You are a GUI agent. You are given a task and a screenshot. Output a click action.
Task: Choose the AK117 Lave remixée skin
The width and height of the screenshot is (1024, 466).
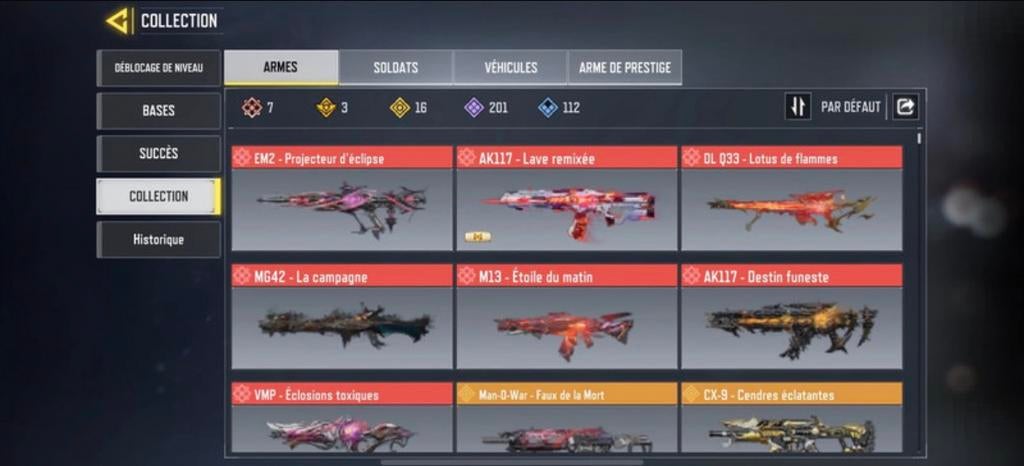[x=566, y=199]
